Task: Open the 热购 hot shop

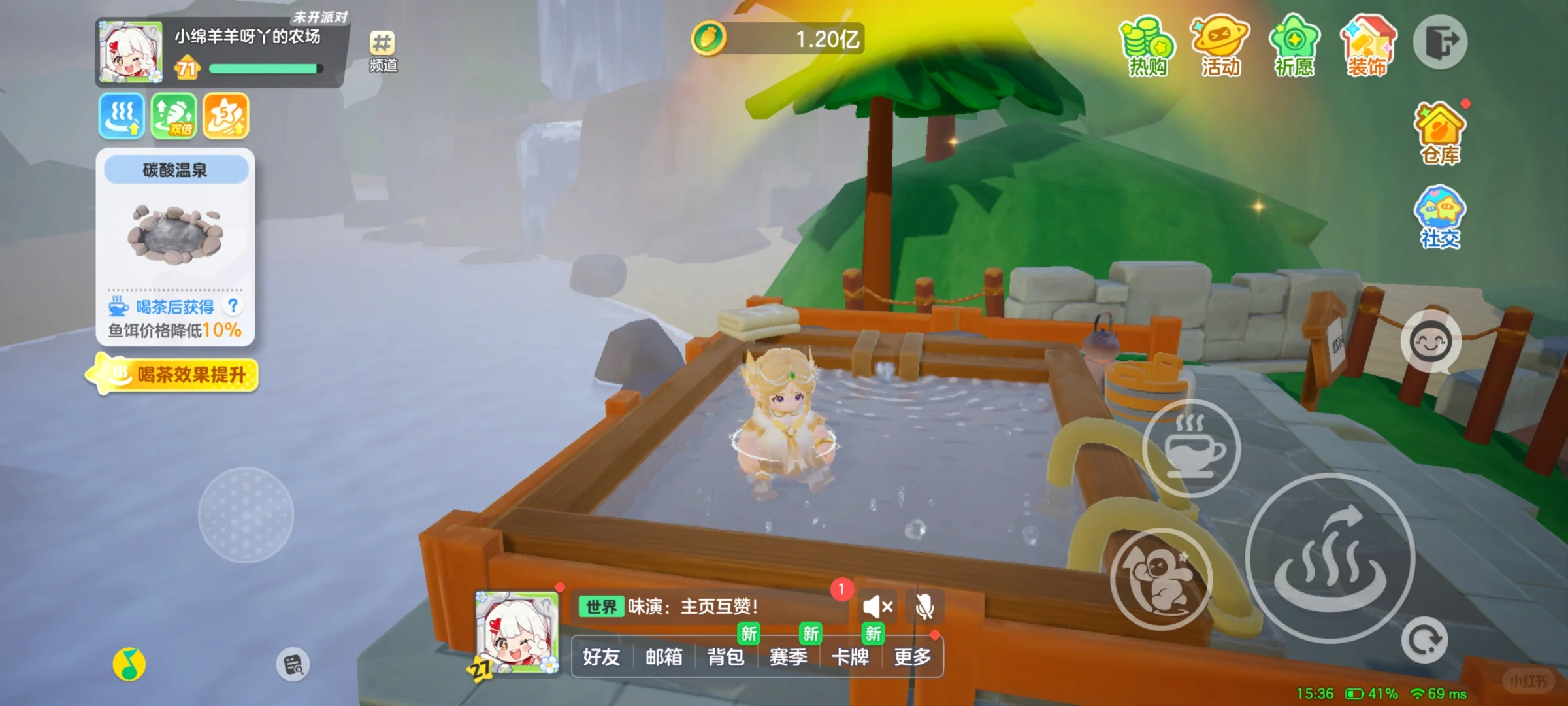Action: pyautogui.click(x=1147, y=46)
